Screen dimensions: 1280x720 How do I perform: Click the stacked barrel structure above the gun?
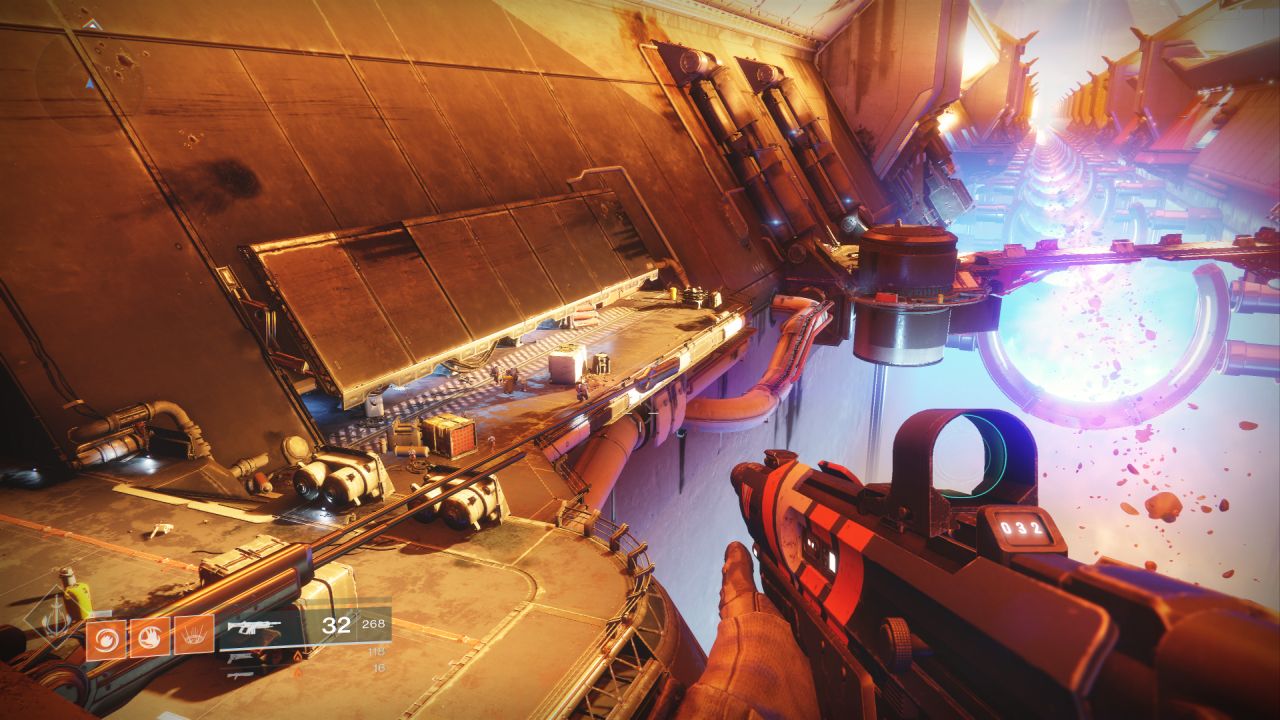coord(905,290)
